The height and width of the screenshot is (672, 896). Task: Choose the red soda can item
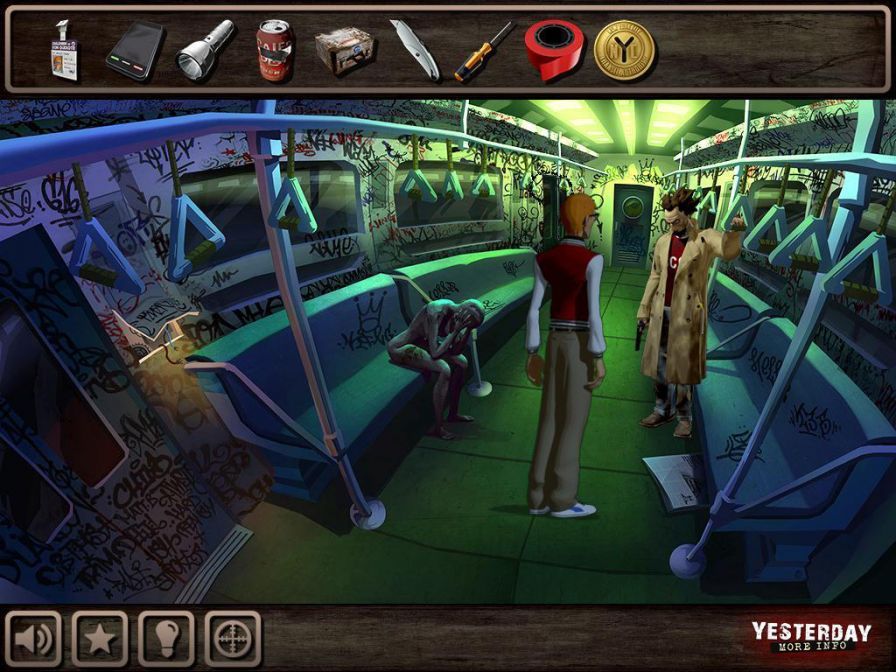click(274, 50)
